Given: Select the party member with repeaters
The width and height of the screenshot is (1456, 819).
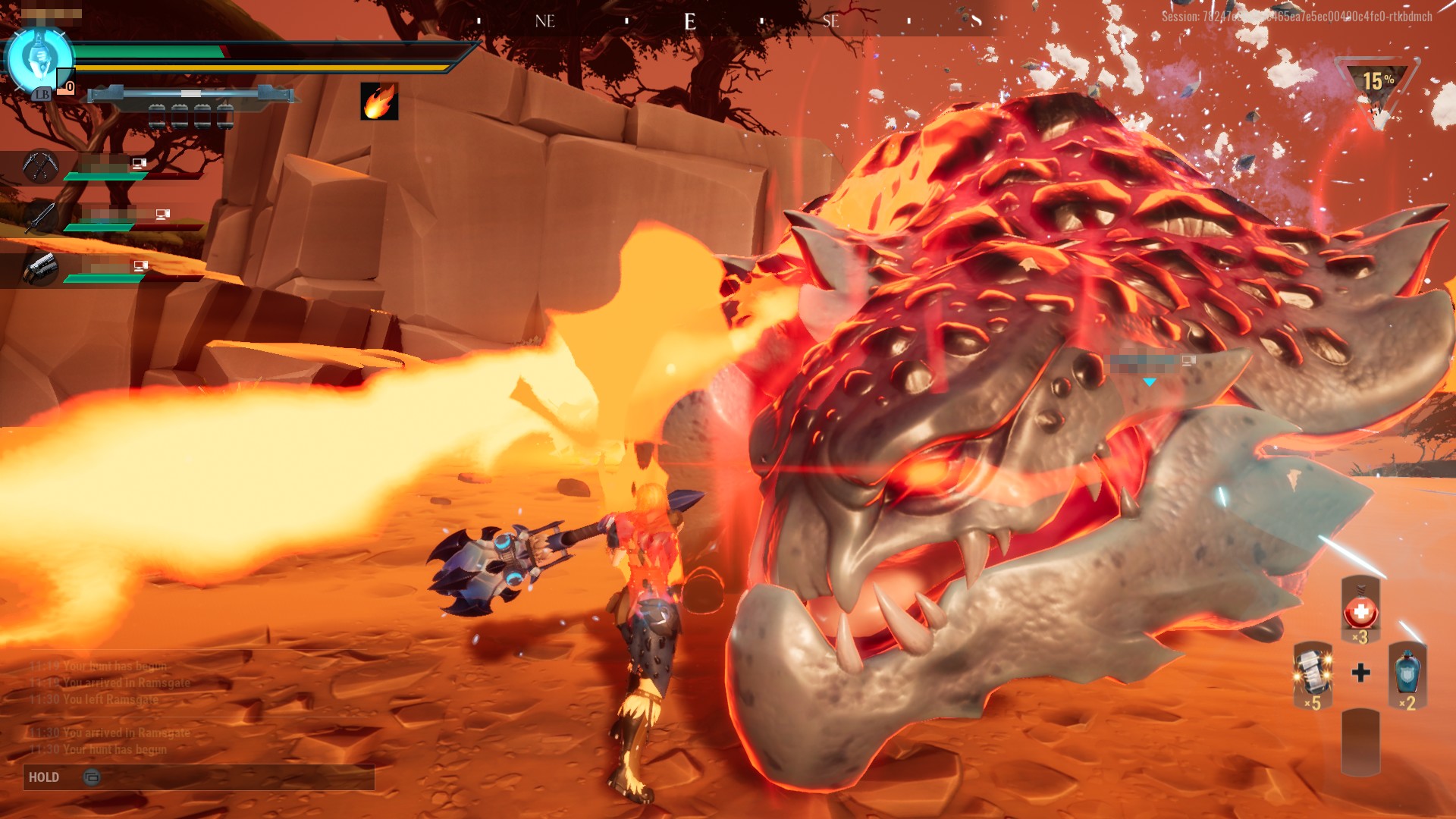Looking at the screenshot, I should 40,268.
